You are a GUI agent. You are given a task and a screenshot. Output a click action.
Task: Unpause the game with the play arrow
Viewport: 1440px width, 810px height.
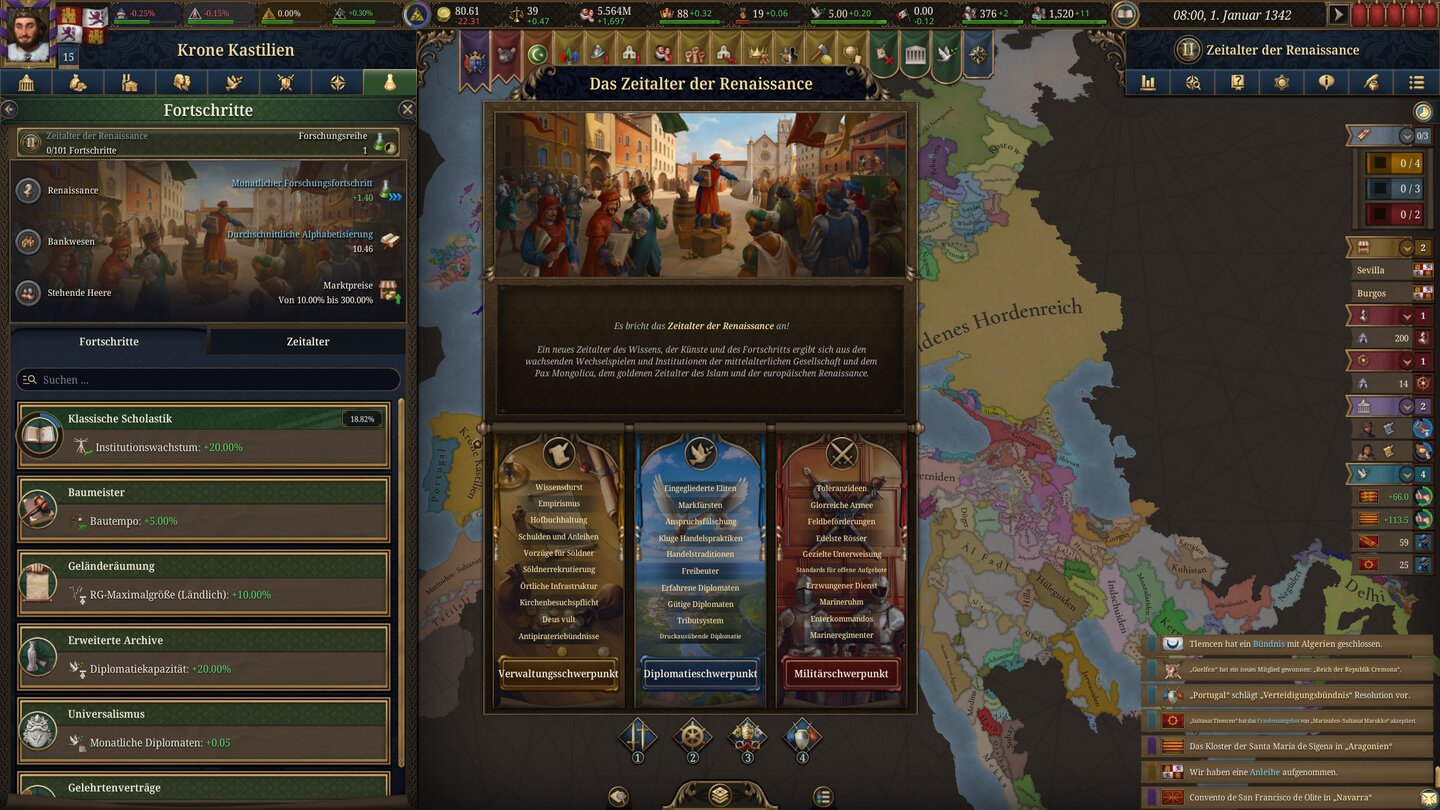click(x=1338, y=14)
